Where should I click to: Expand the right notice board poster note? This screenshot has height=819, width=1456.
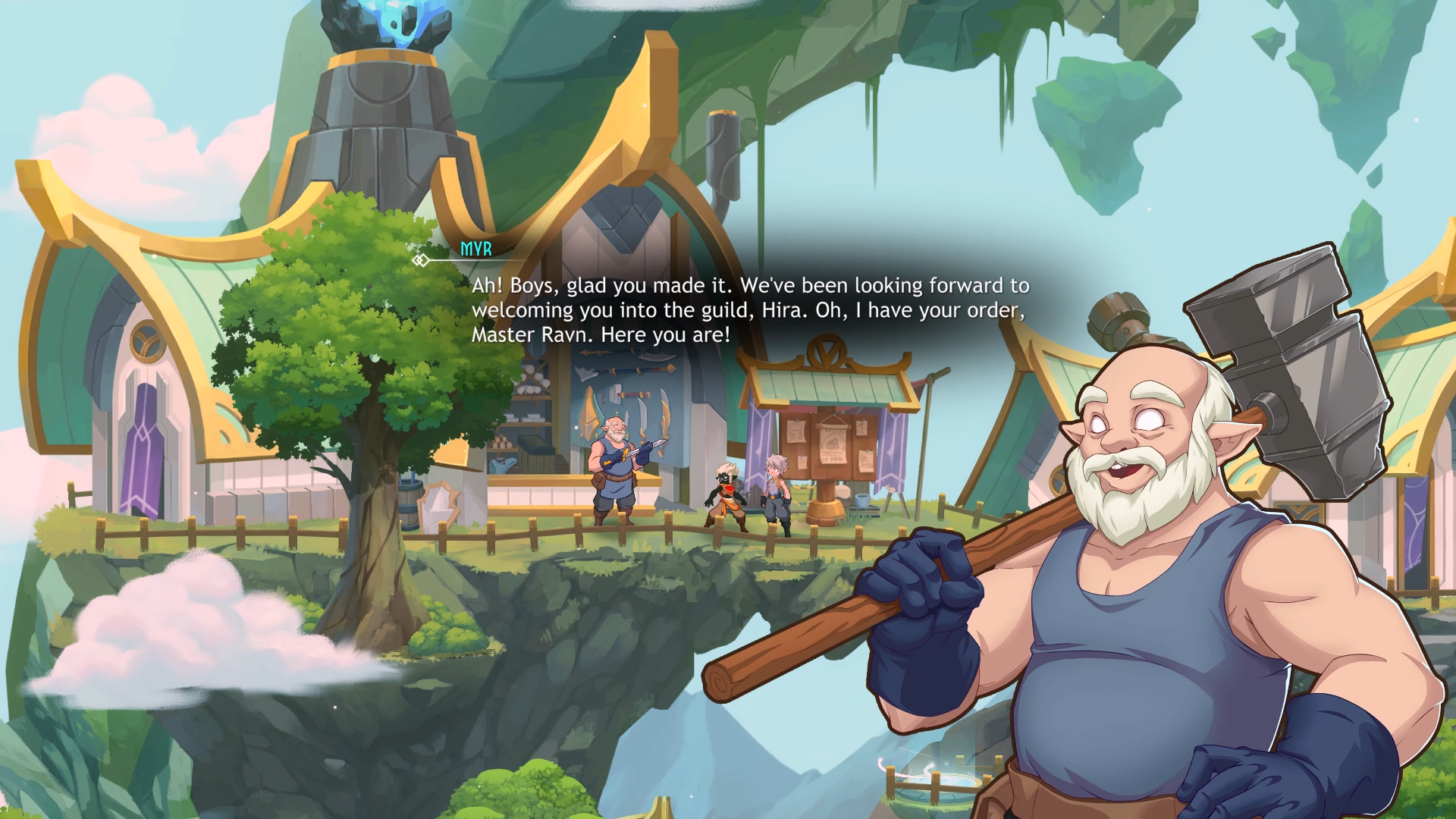[866, 460]
